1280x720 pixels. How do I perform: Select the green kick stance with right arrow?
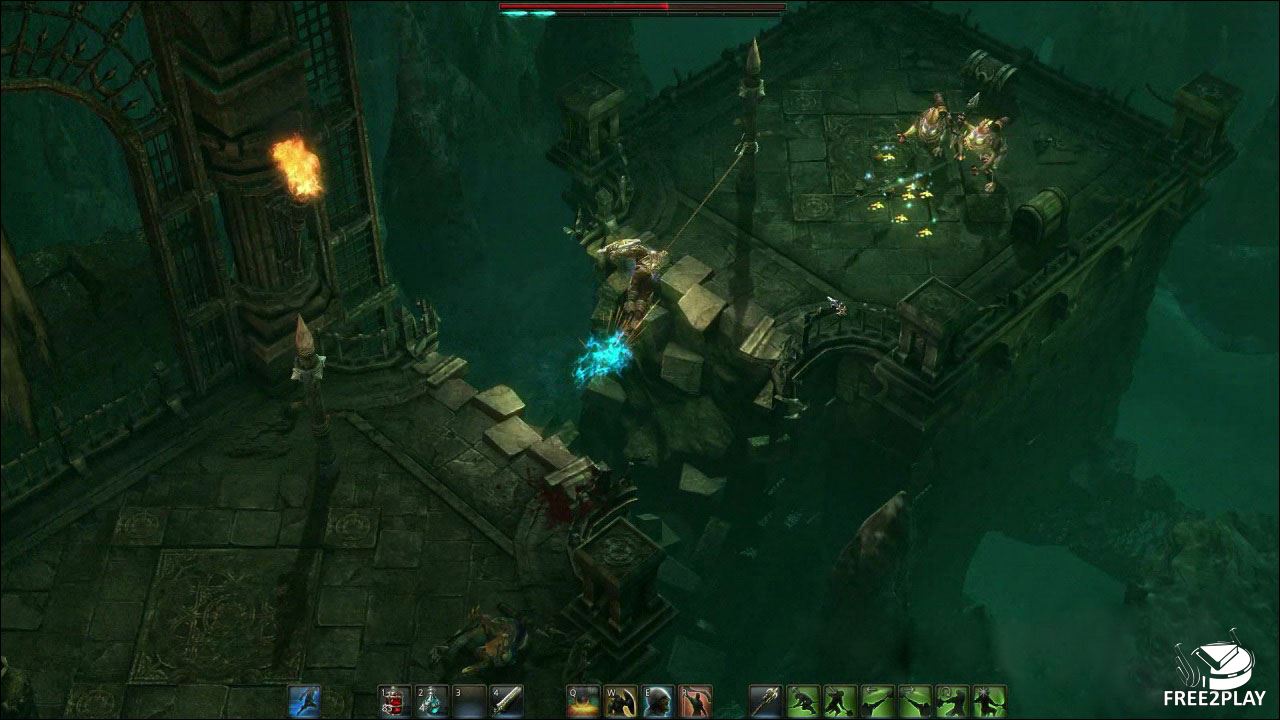click(915, 700)
